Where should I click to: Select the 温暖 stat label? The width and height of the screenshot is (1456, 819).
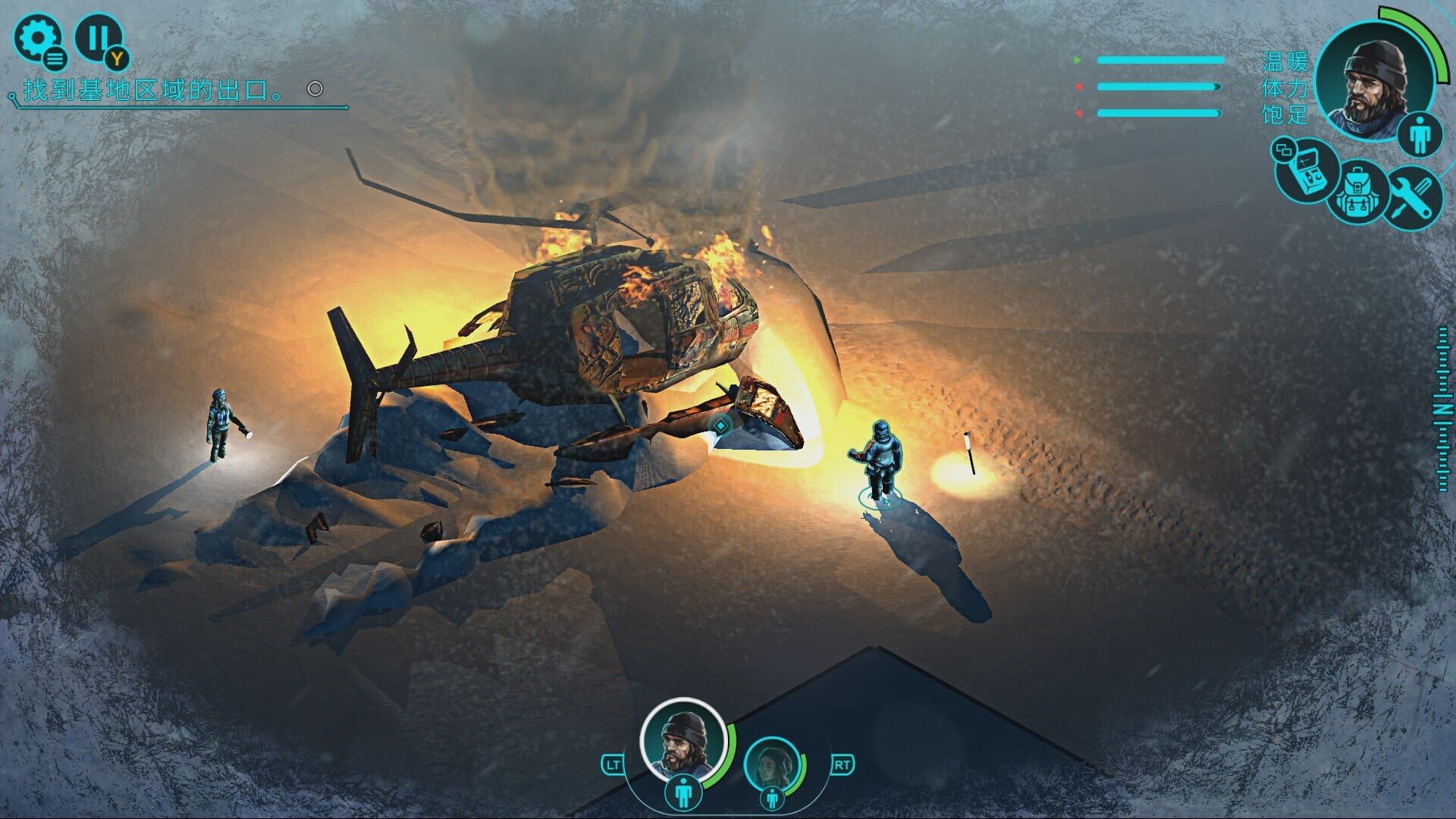pyautogui.click(x=1285, y=61)
